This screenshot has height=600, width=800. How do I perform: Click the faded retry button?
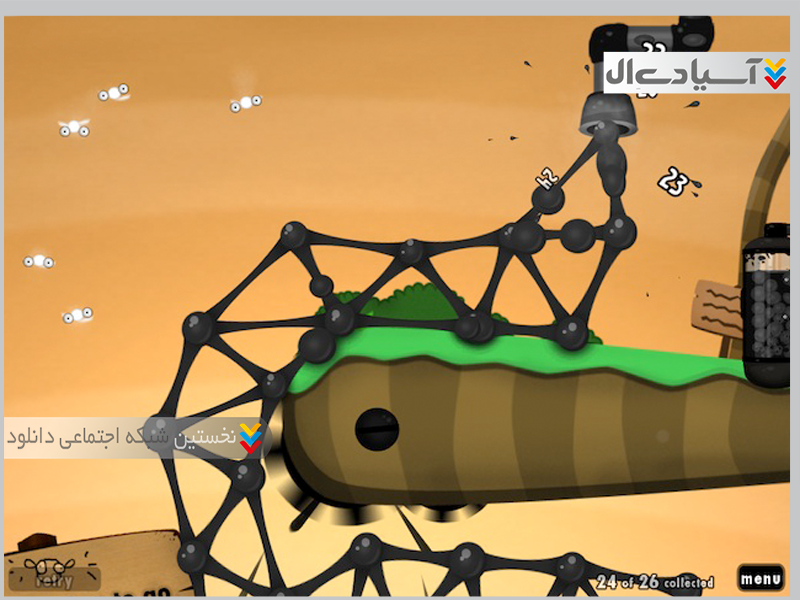coord(54,578)
